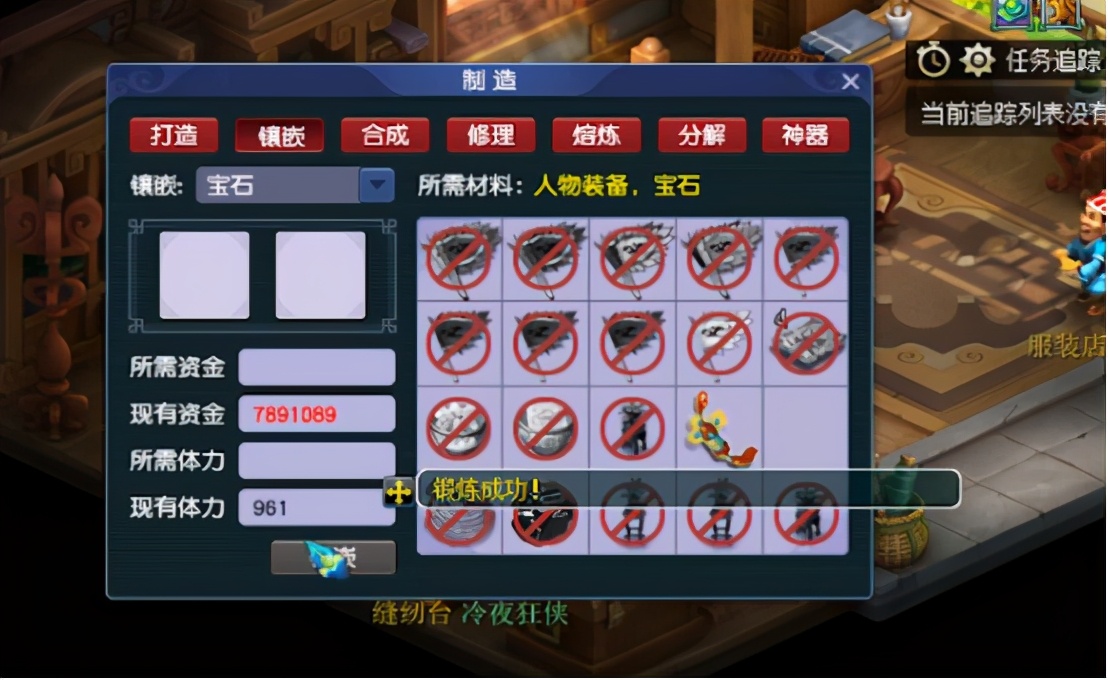Screen dimensions: 1108x680
Task: Click the yellow four-arrow move icon
Action: click(x=398, y=492)
